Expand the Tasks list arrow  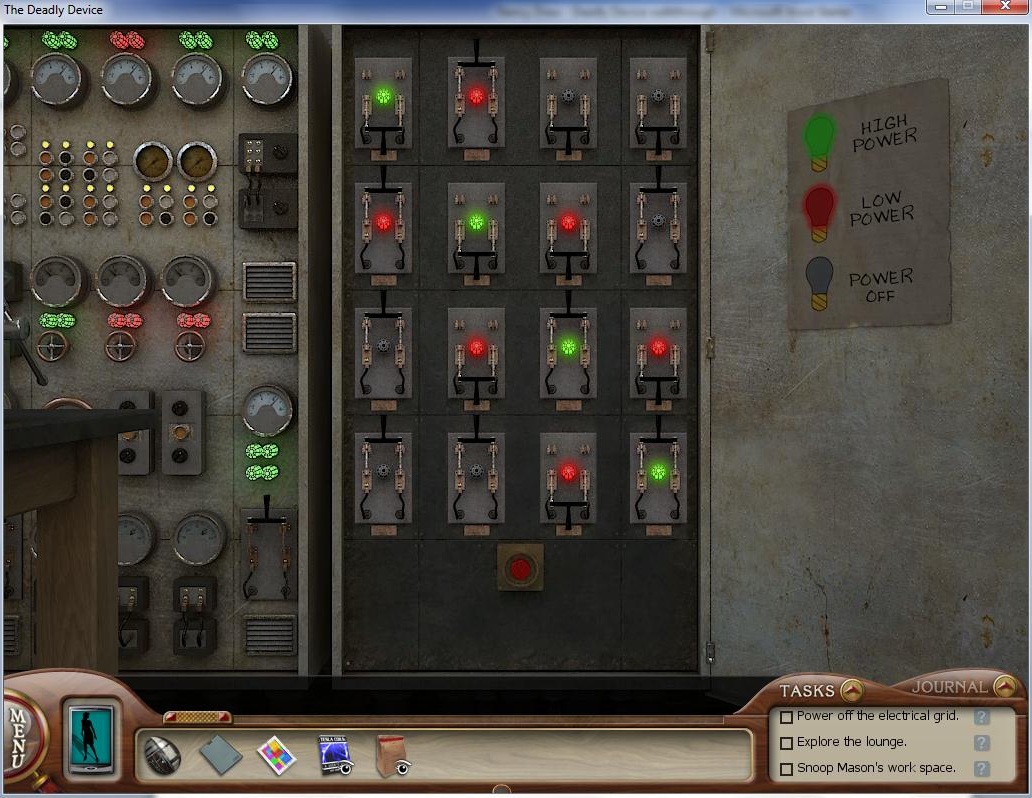click(x=851, y=689)
